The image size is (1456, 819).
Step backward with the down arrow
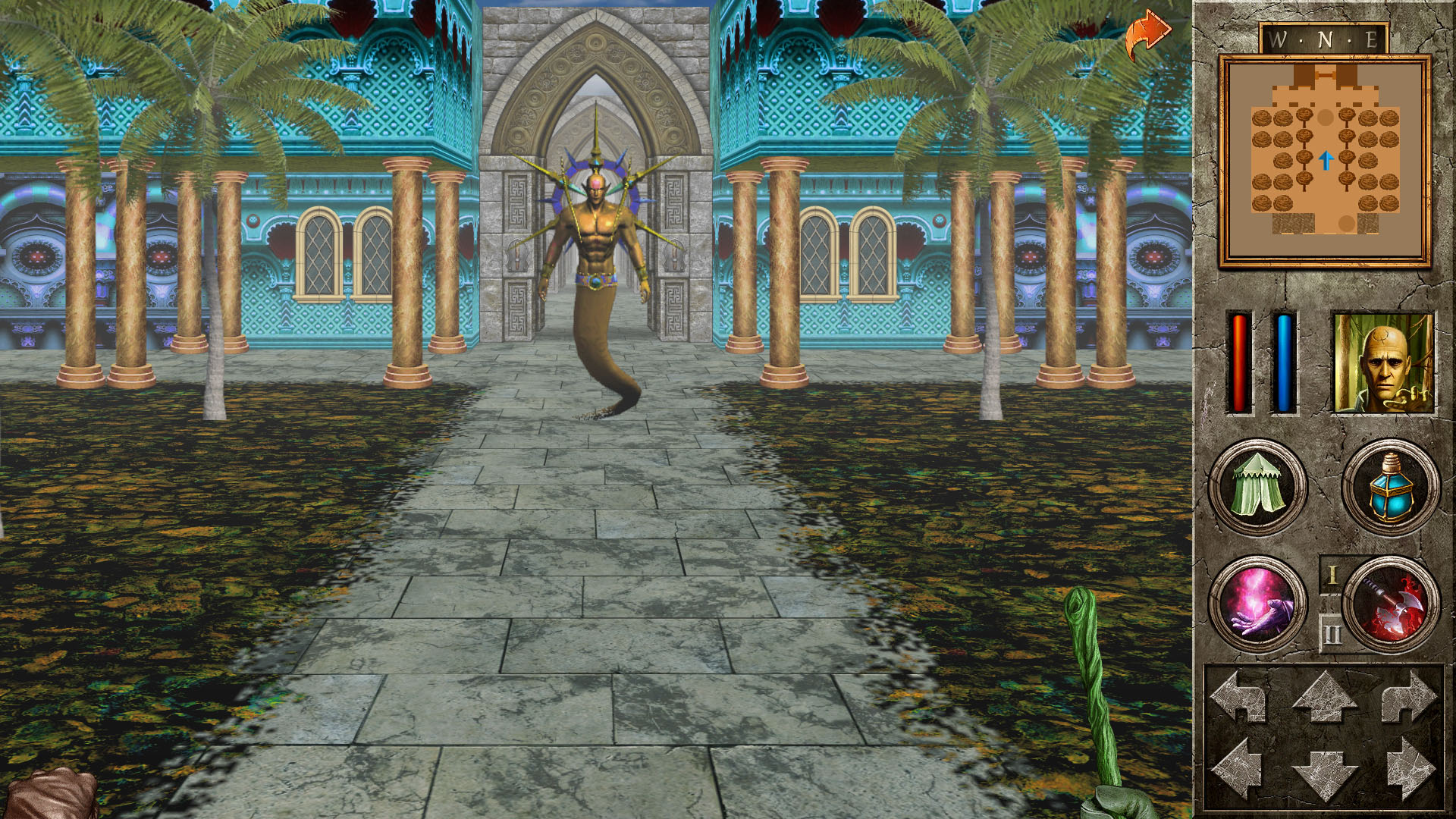[x=1324, y=773]
